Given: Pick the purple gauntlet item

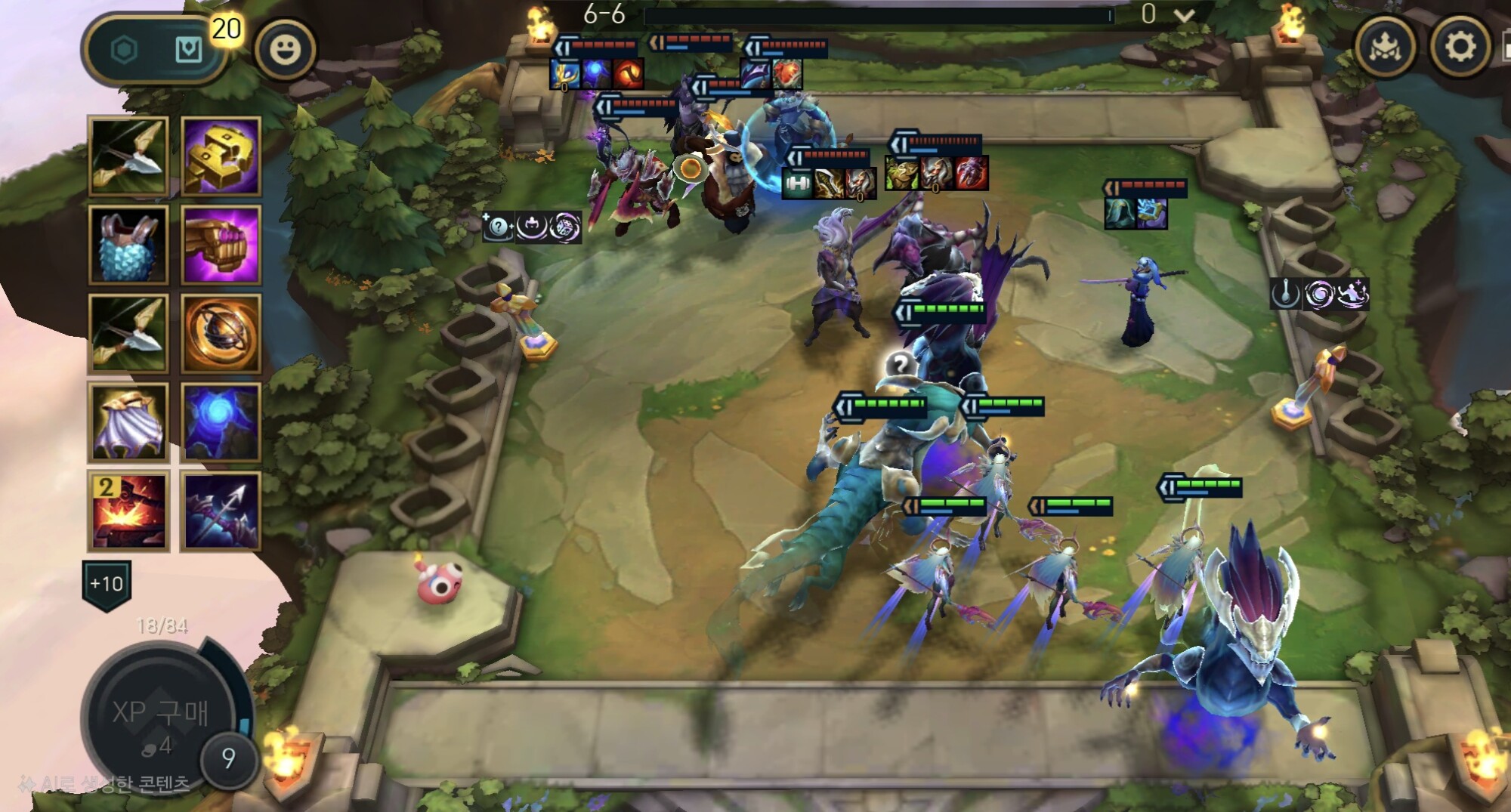Looking at the screenshot, I should 221,245.
